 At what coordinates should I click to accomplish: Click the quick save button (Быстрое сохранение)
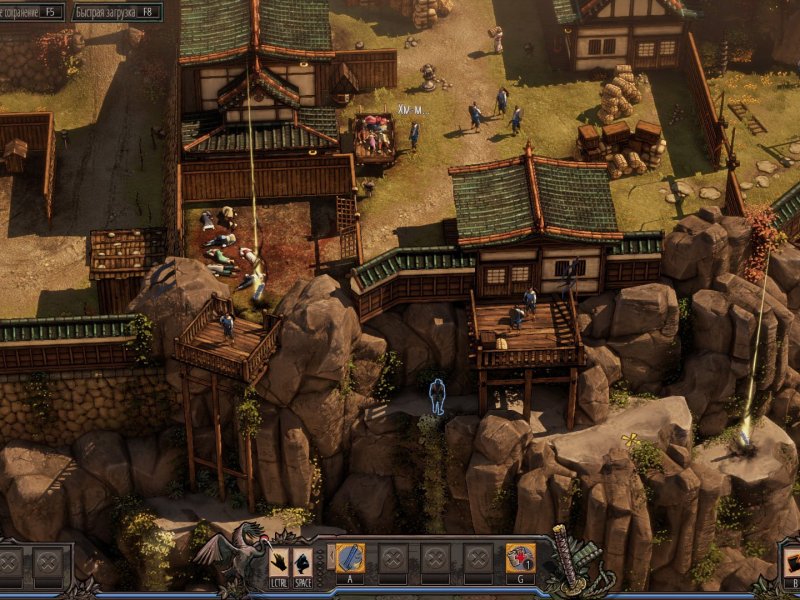[32, 12]
